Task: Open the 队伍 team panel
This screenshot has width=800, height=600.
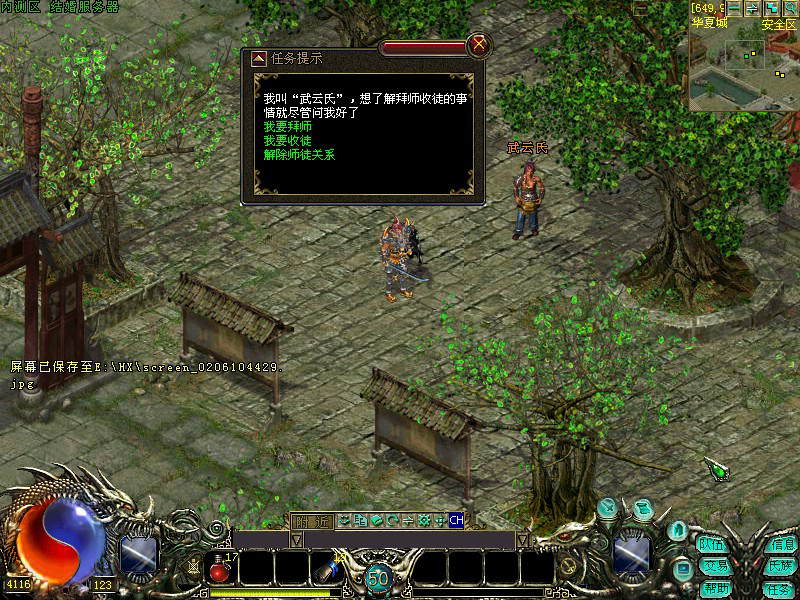Action: [712, 546]
